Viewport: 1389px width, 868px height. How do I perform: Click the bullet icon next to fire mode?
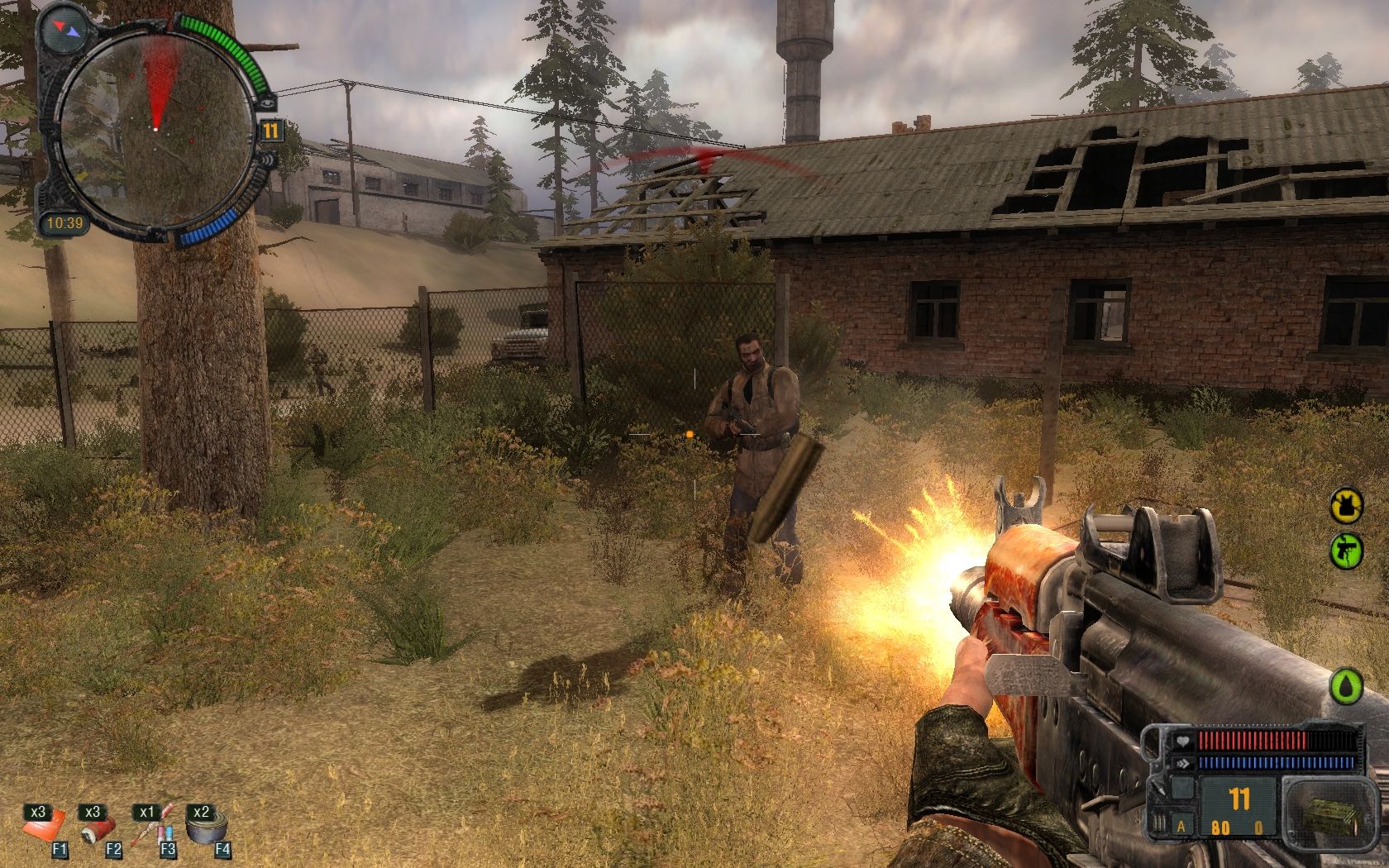[1157, 823]
